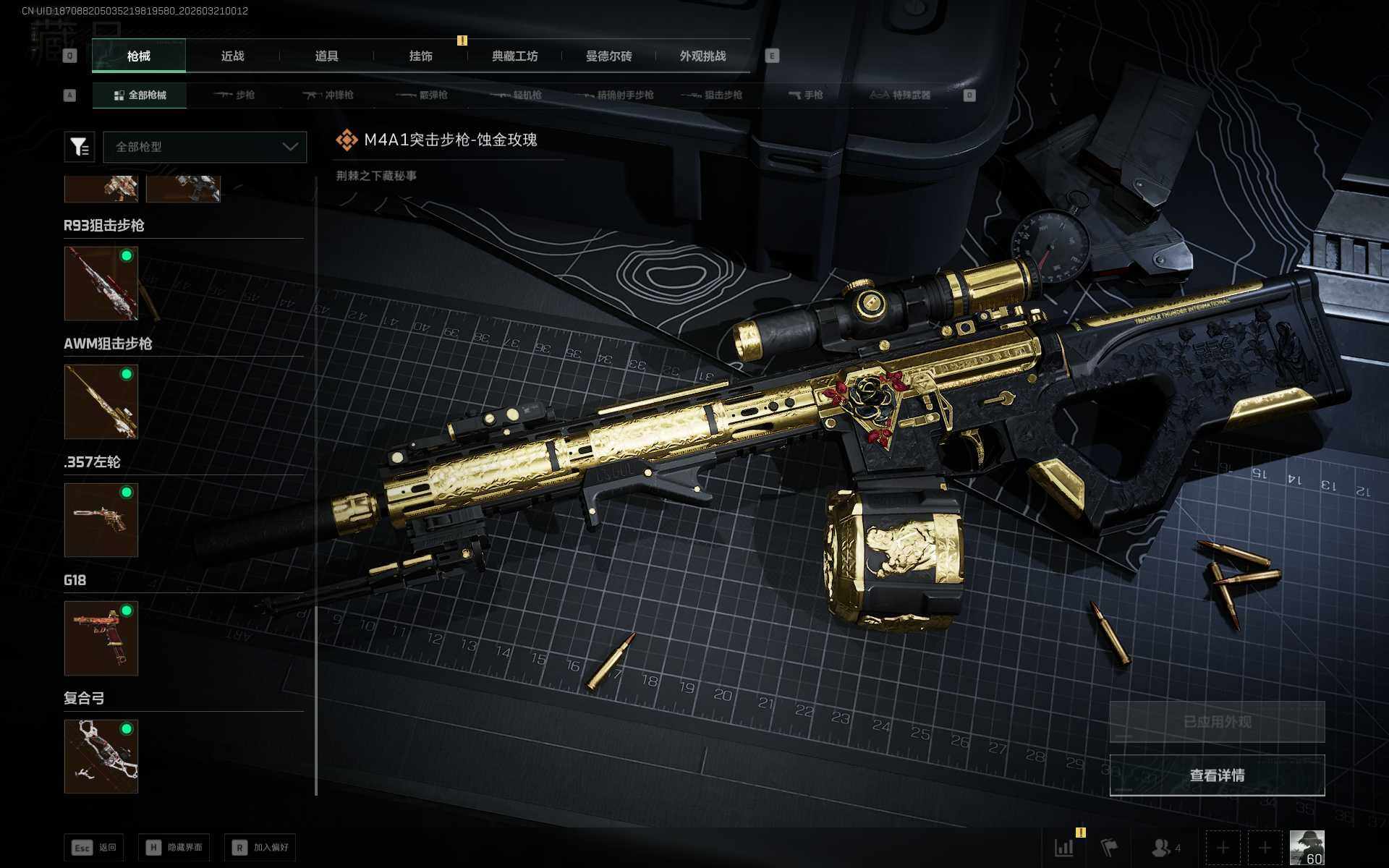This screenshot has height=868, width=1389.
Task: Choose the AWM sniper rifle skin thumbnail
Action: tap(101, 401)
